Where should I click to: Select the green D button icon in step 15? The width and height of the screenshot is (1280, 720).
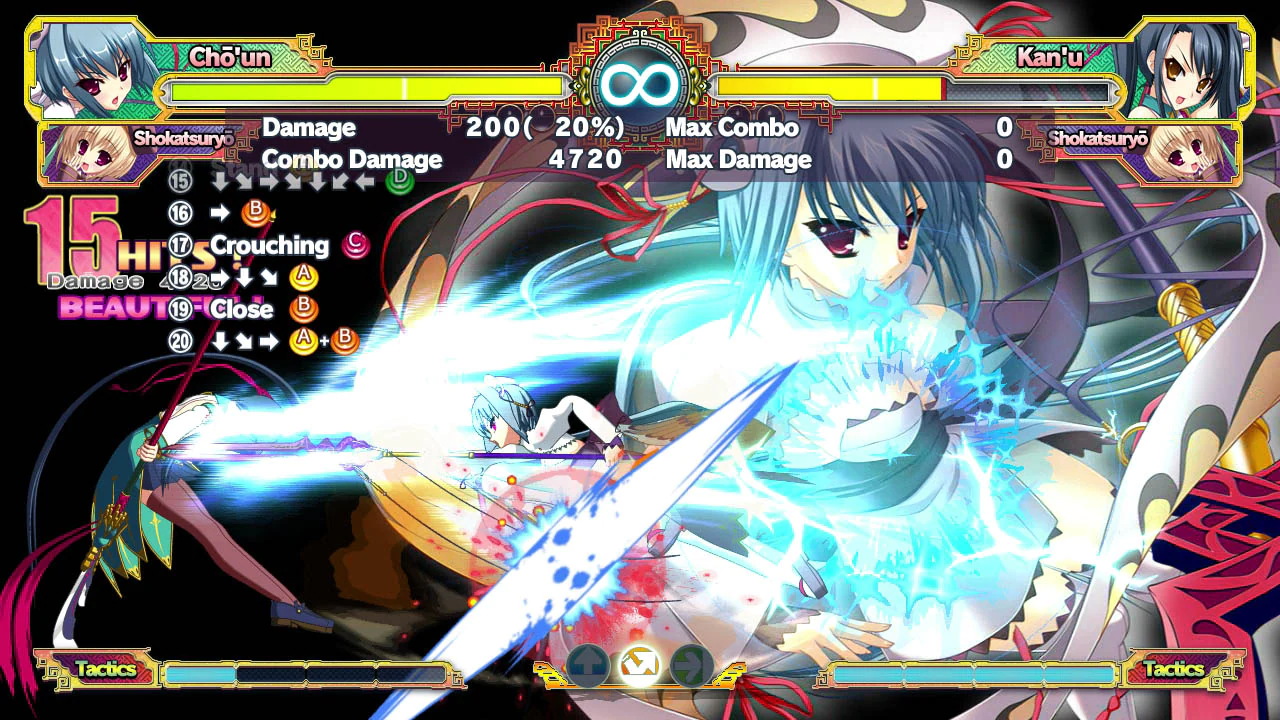pos(398,180)
